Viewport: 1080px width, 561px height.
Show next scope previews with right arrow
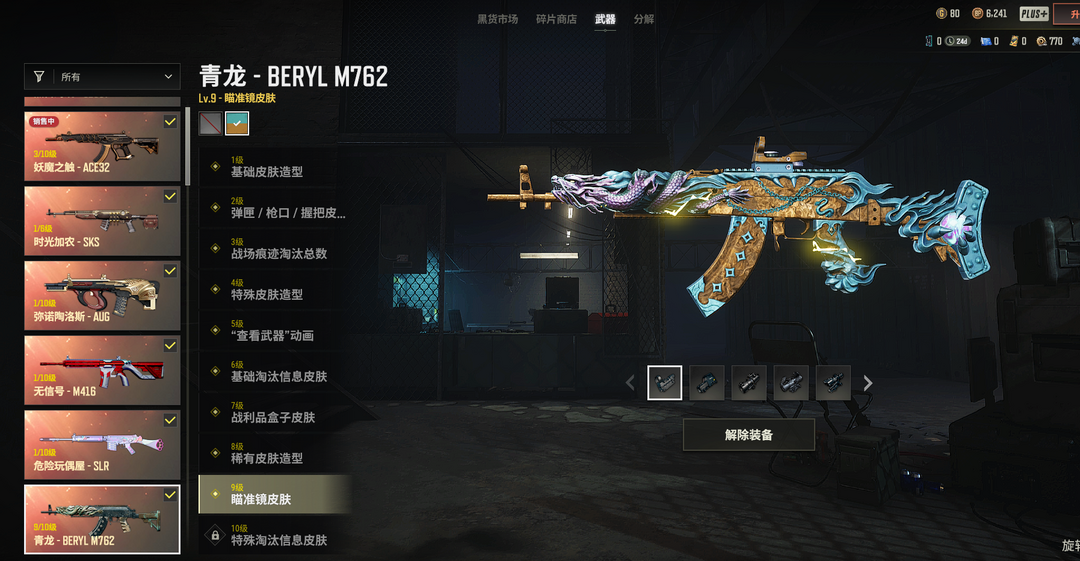coord(868,383)
